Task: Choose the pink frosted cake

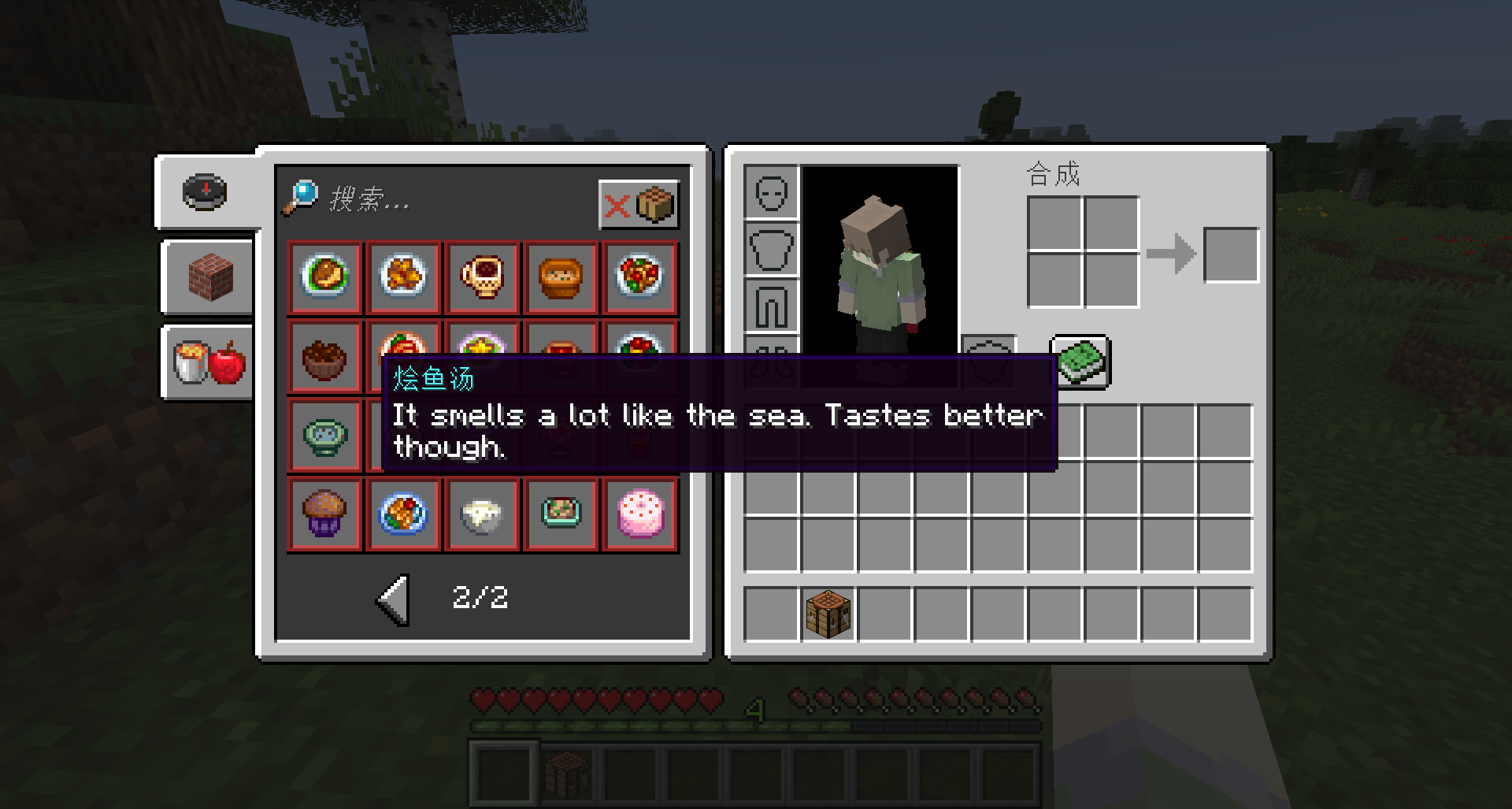Action: click(x=639, y=514)
